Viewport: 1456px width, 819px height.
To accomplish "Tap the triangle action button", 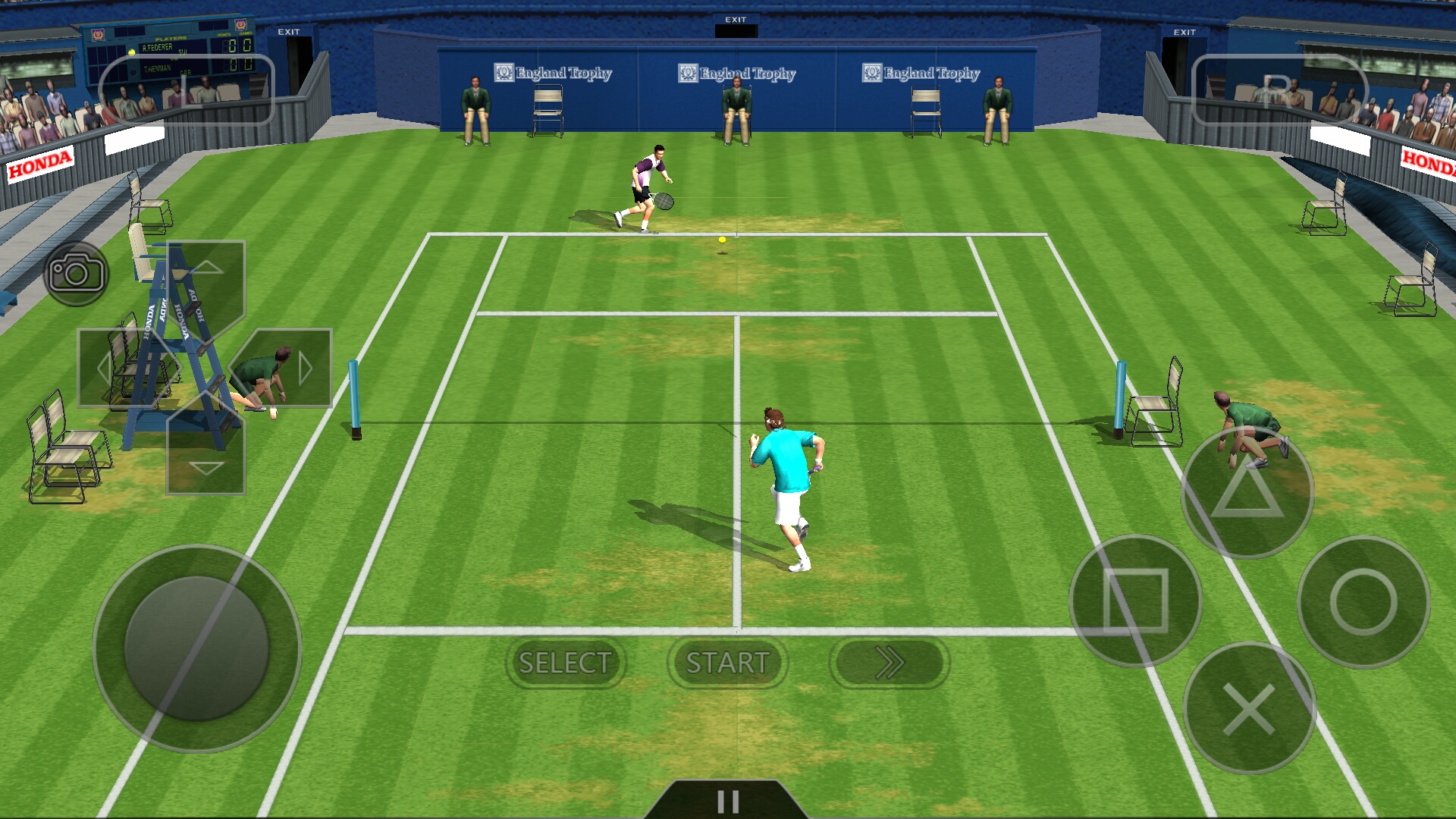I will 1247,492.
